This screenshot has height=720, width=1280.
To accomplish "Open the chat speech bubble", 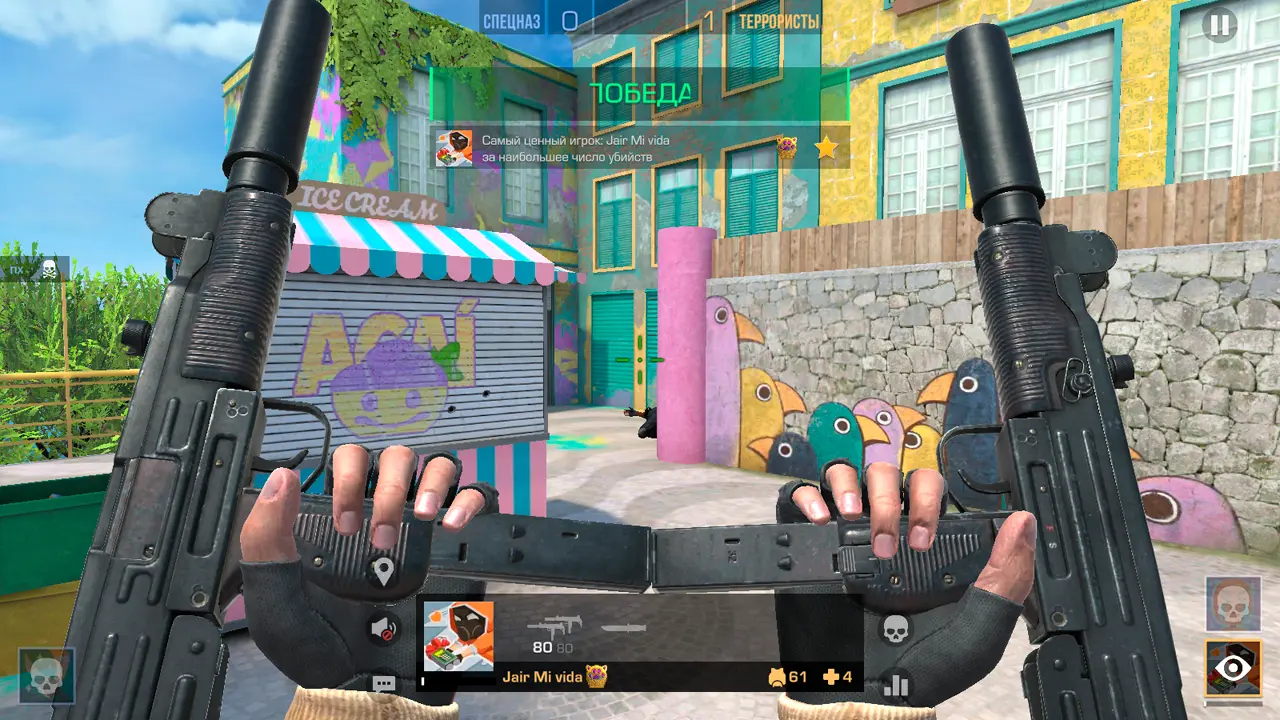I will [x=383, y=685].
